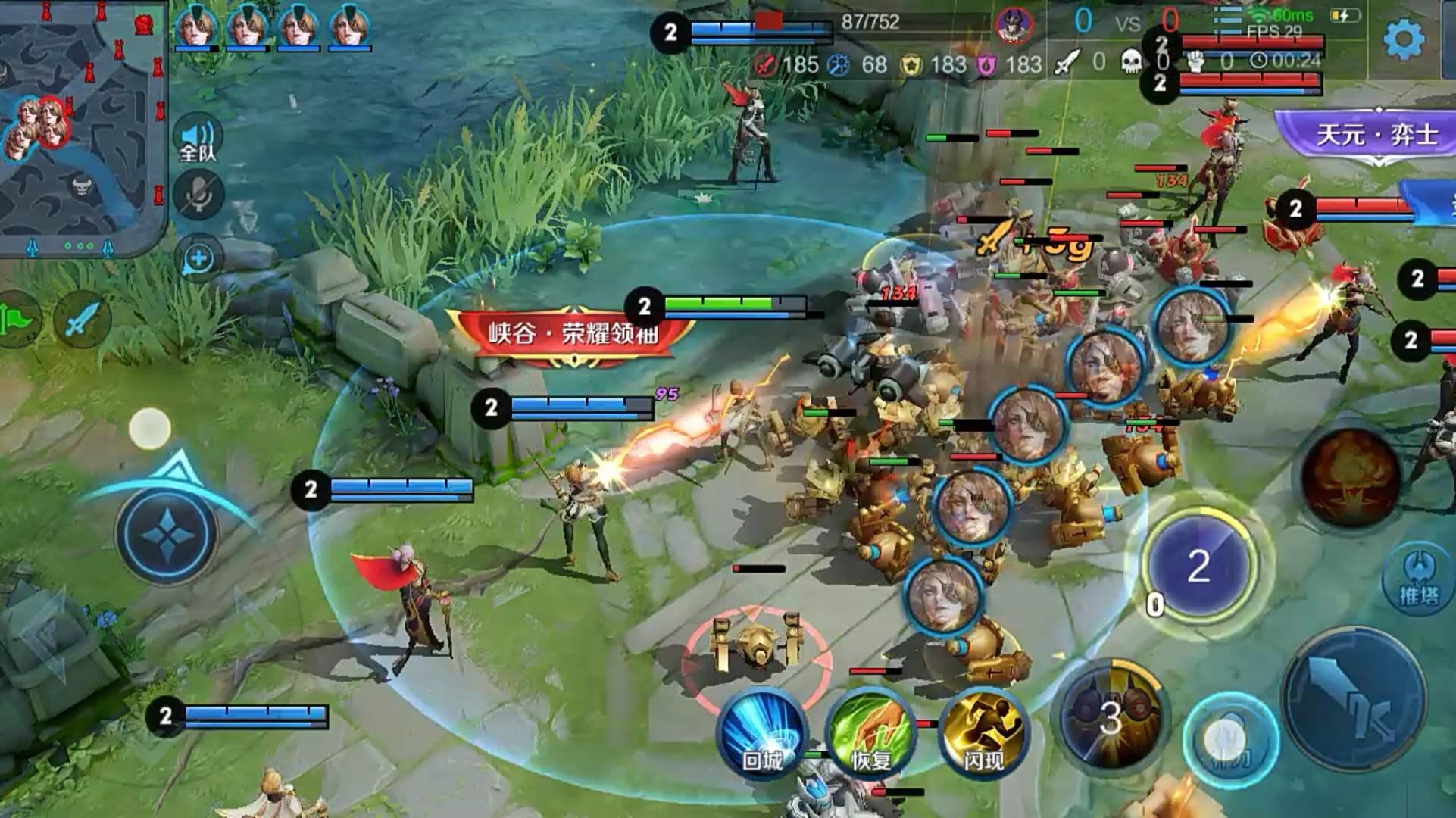Activate the 回城 recall ability

761,732
